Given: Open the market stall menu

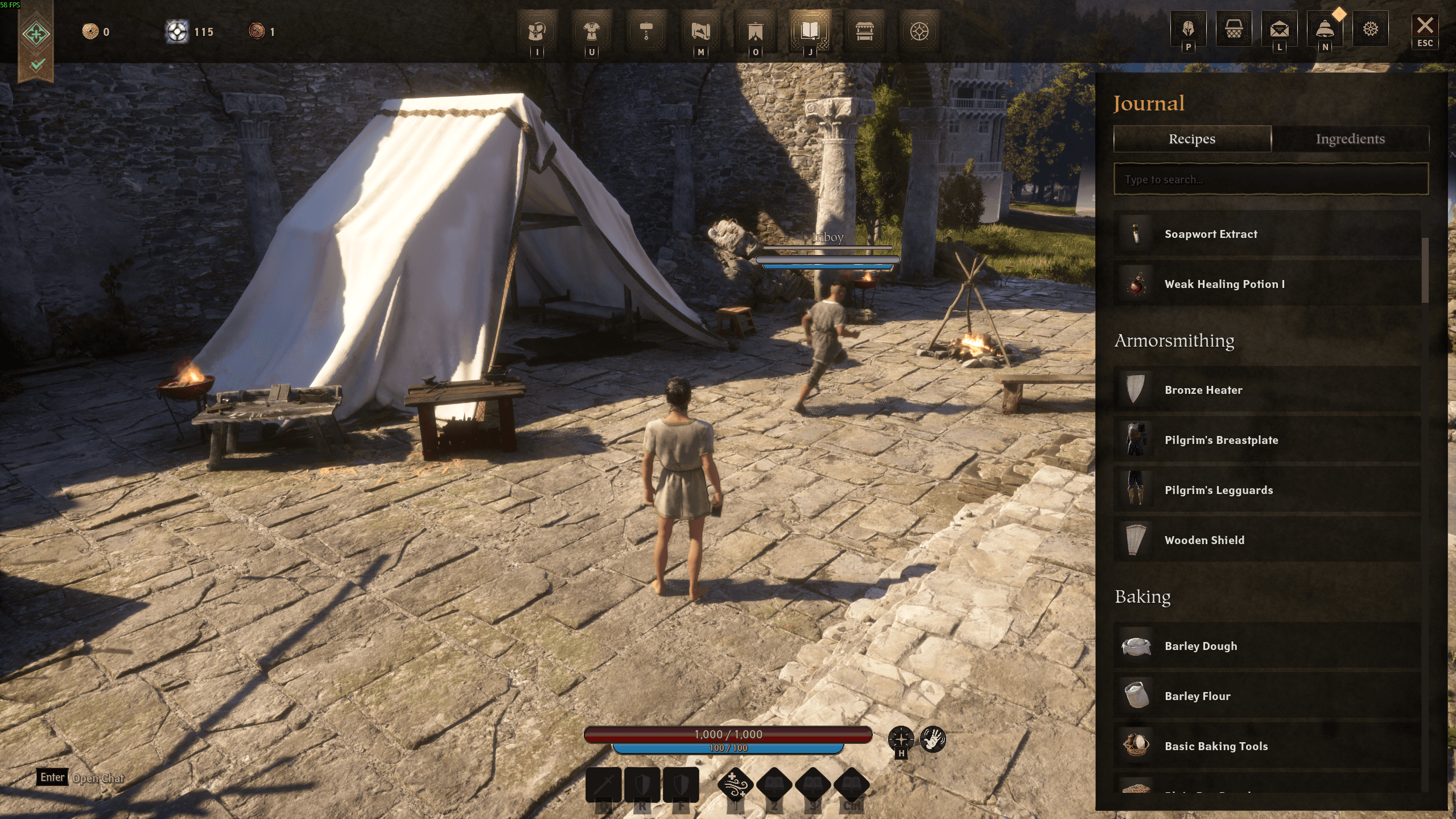Looking at the screenshot, I should pyautogui.click(x=864, y=31).
